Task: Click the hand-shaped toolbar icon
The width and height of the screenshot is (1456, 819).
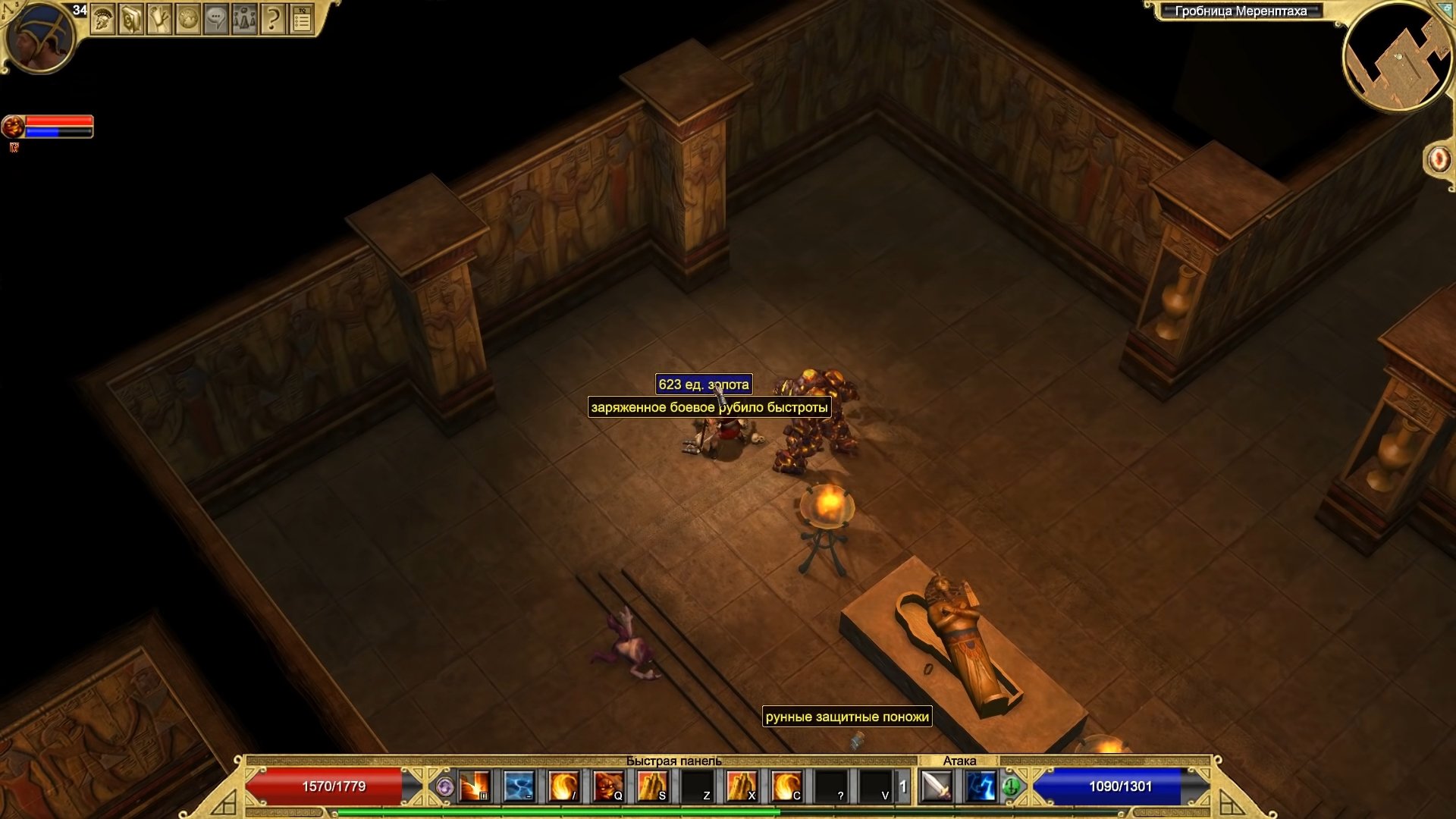Action: pyautogui.click(x=159, y=20)
